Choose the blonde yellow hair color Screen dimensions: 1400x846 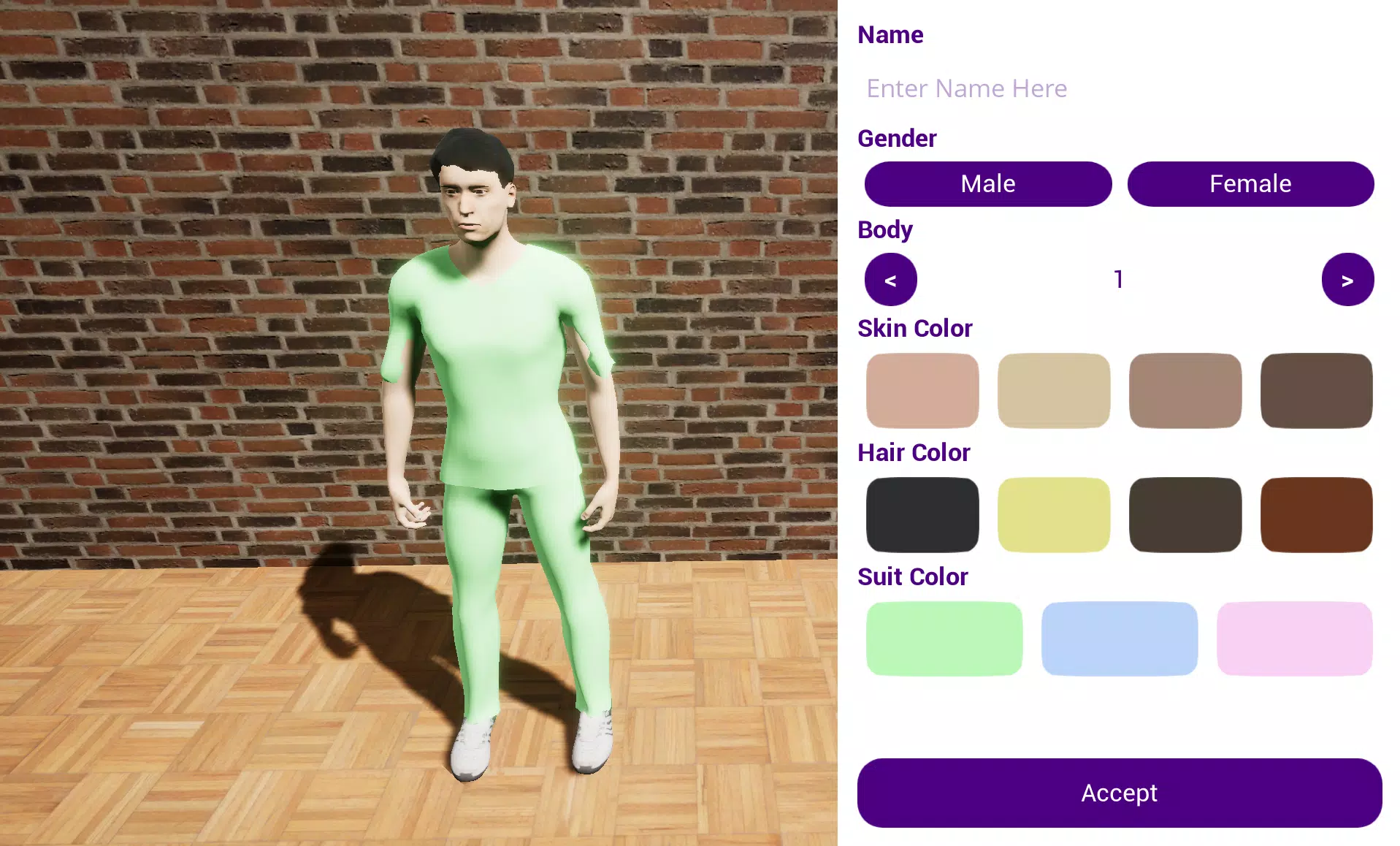click(x=1054, y=515)
